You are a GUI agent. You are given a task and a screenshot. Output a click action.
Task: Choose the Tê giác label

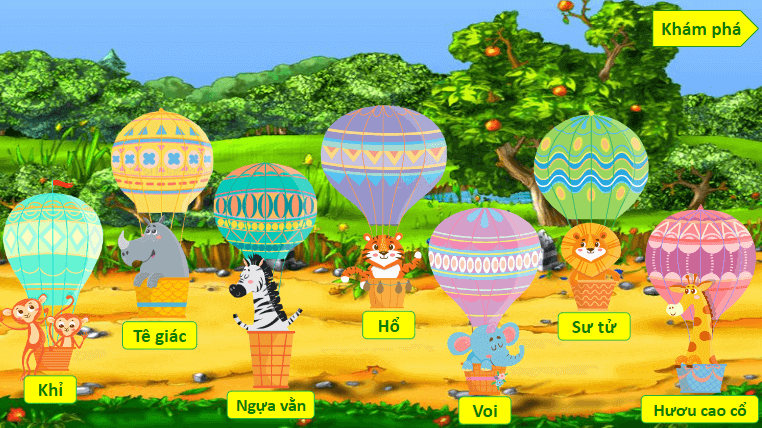(159, 335)
